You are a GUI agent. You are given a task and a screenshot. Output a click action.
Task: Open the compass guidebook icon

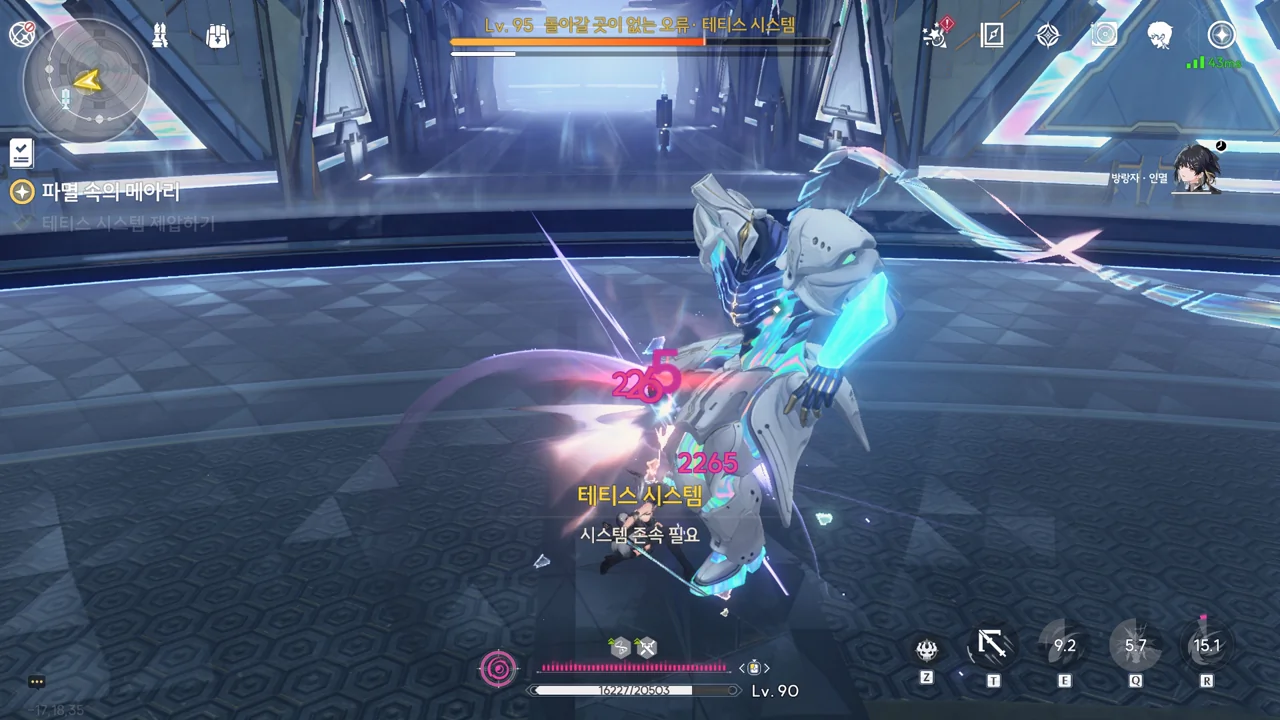[992, 35]
